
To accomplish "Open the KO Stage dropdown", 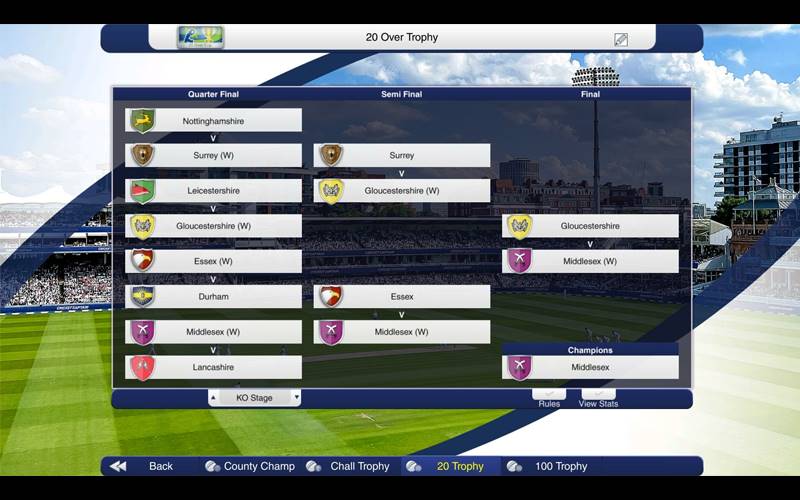I will tap(254, 398).
